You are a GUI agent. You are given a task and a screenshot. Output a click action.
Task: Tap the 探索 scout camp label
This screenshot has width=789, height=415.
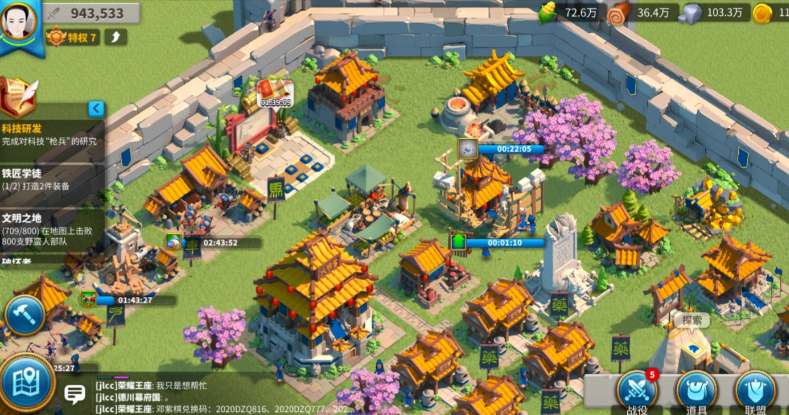click(x=689, y=320)
